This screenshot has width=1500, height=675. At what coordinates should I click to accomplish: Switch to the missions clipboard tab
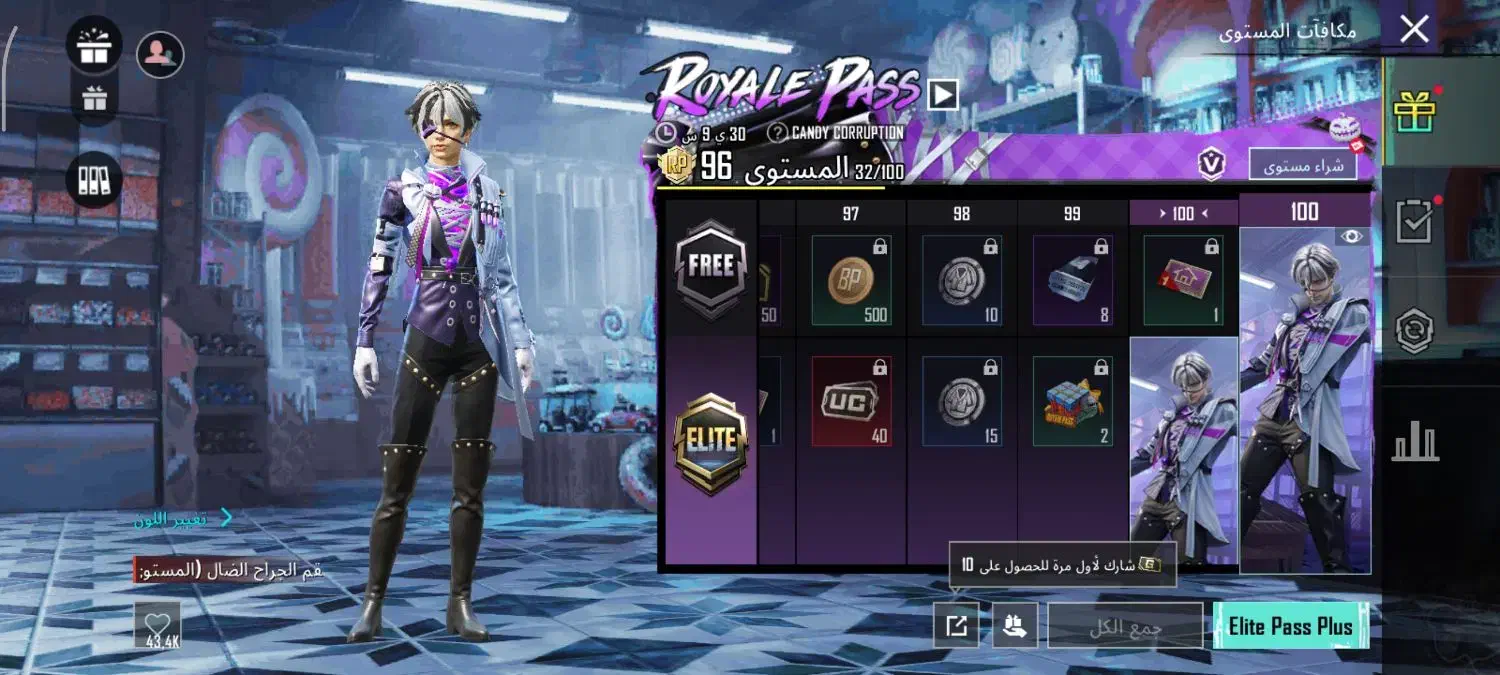click(x=1414, y=222)
